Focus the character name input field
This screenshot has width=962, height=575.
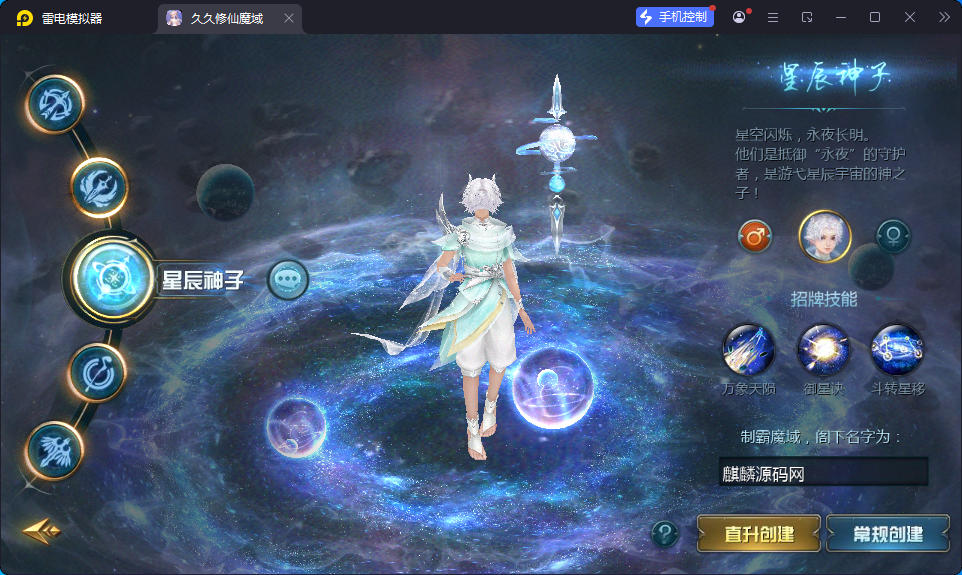(x=822, y=473)
